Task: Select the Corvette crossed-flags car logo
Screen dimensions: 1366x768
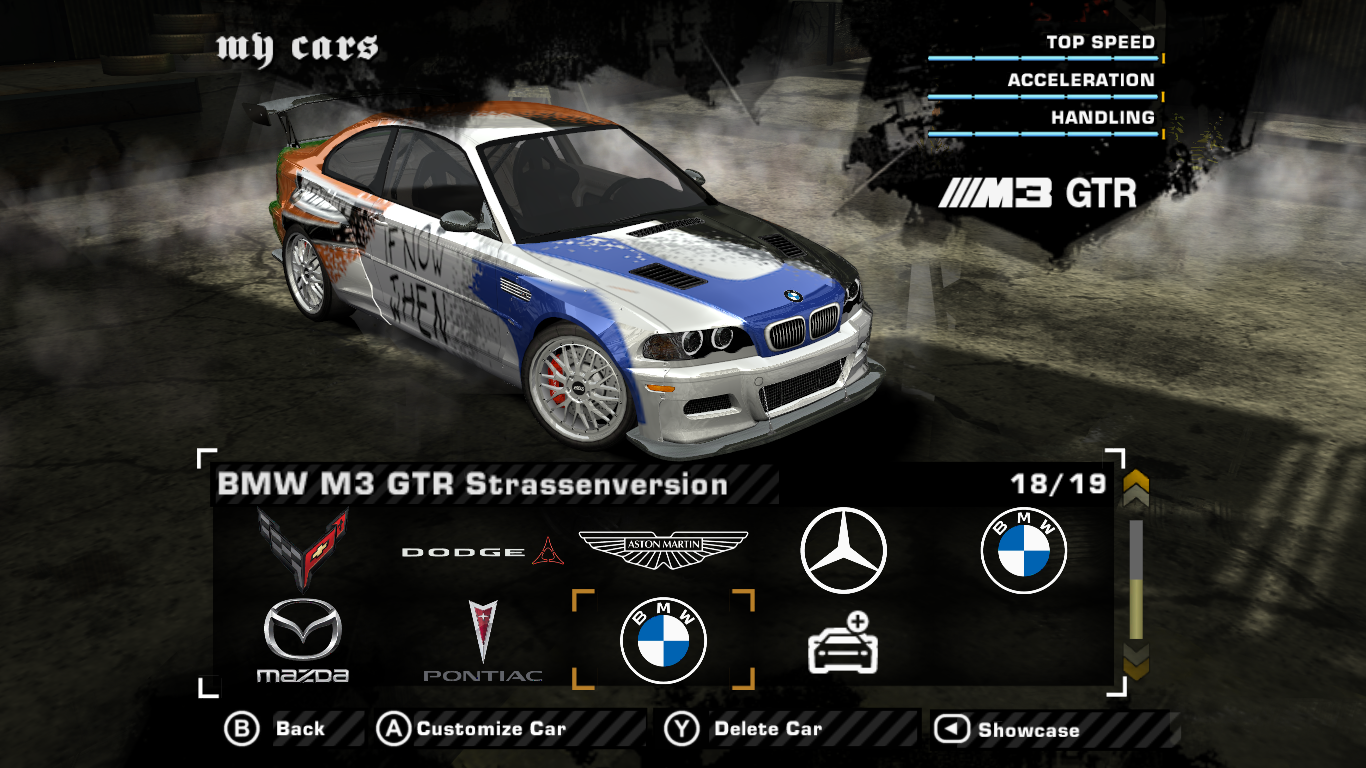Action: (303, 548)
